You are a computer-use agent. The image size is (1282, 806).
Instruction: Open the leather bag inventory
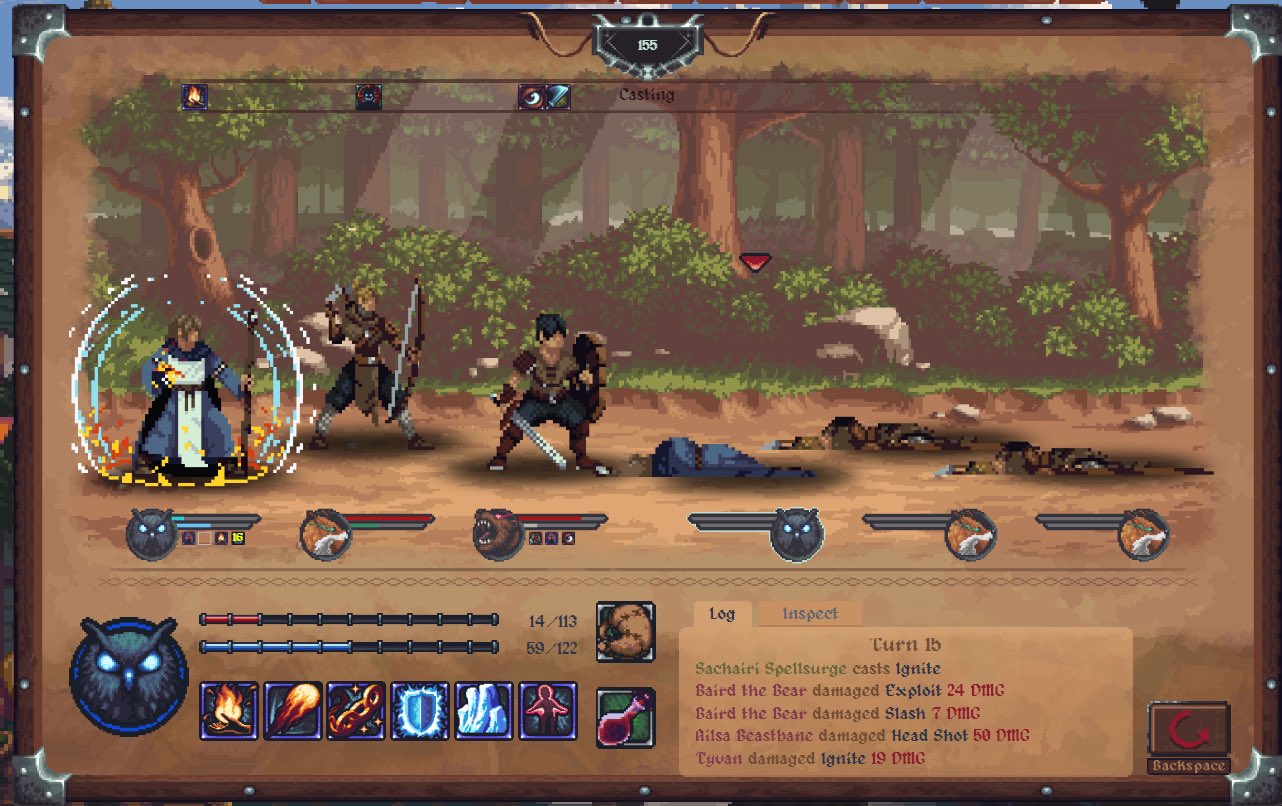[x=626, y=631]
